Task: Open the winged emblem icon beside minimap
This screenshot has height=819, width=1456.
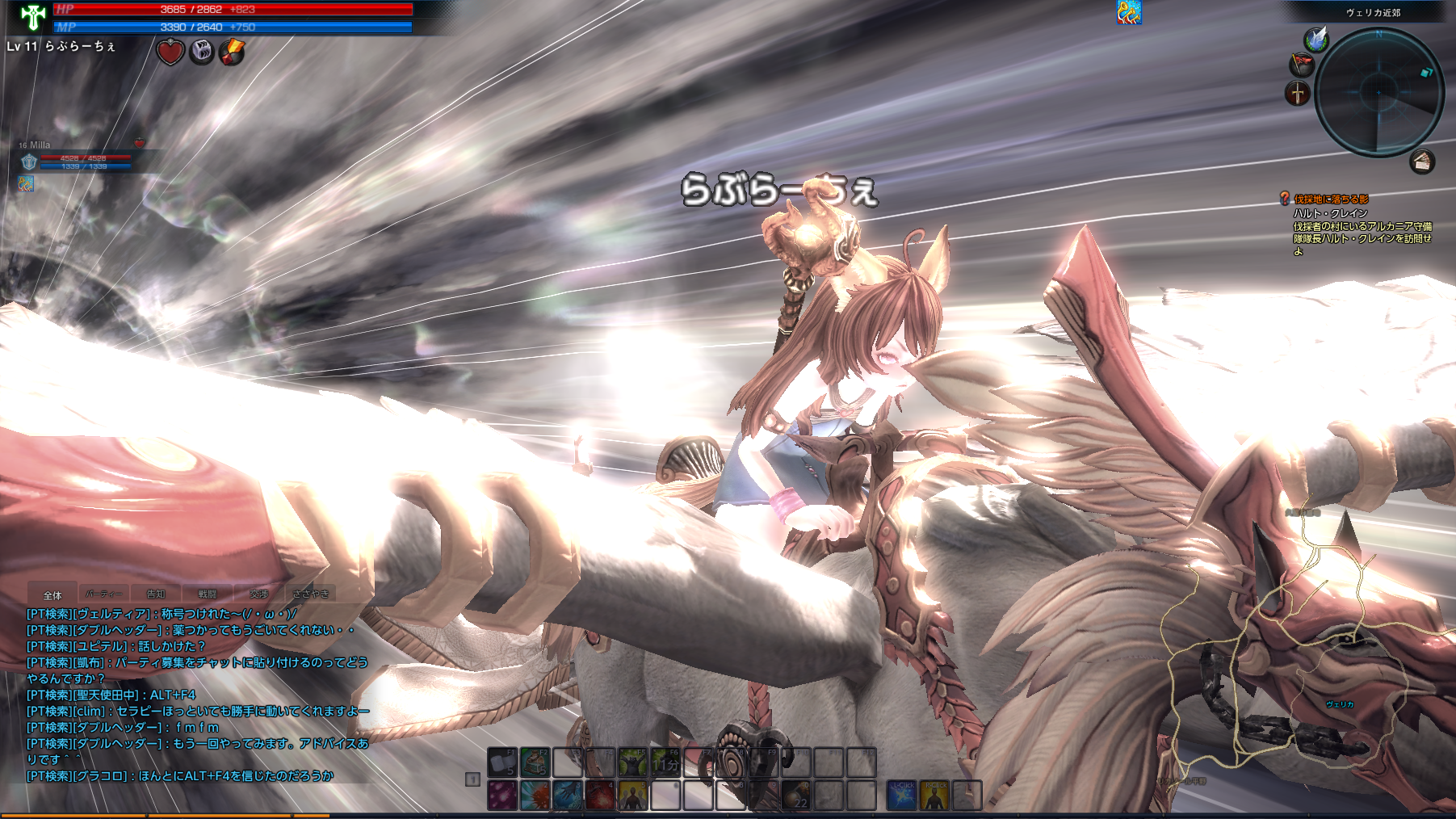Action: point(1316,39)
